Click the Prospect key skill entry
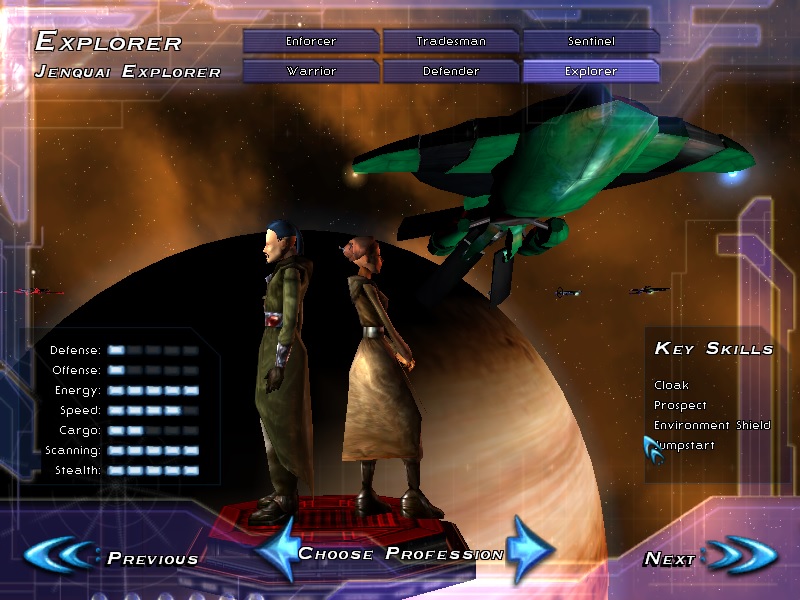Image resolution: width=800 pixels, height=600 pixels. click(x=680, y=405)
